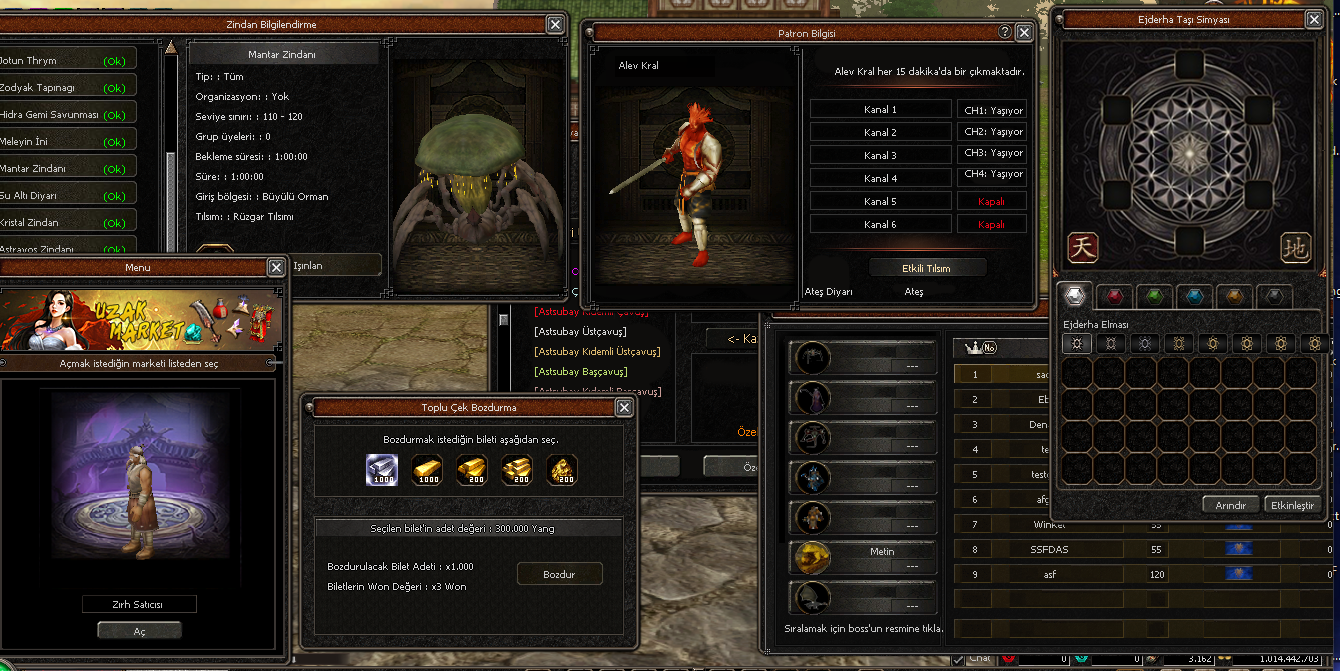Open the Patron Bilgisi help question mark
This screenshot has height=671, width=1340.
1005,33
